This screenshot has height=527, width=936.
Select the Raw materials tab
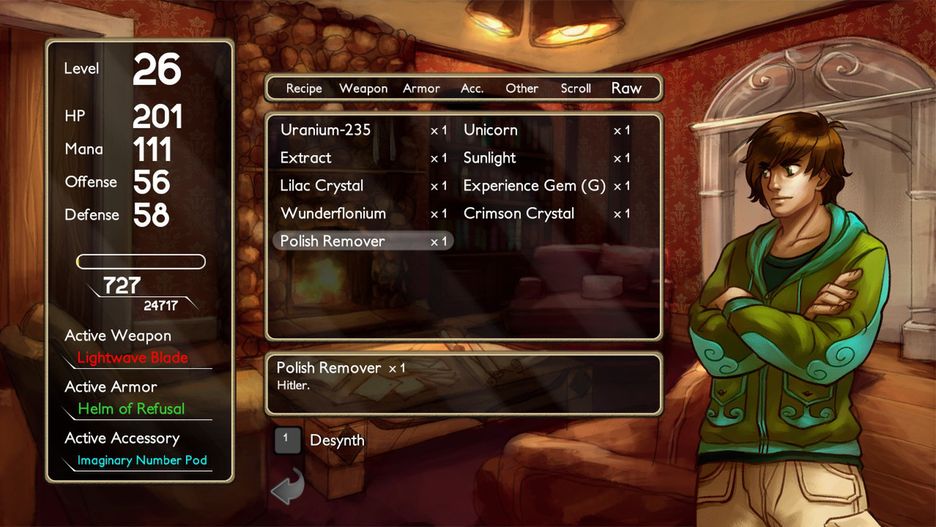627,88
